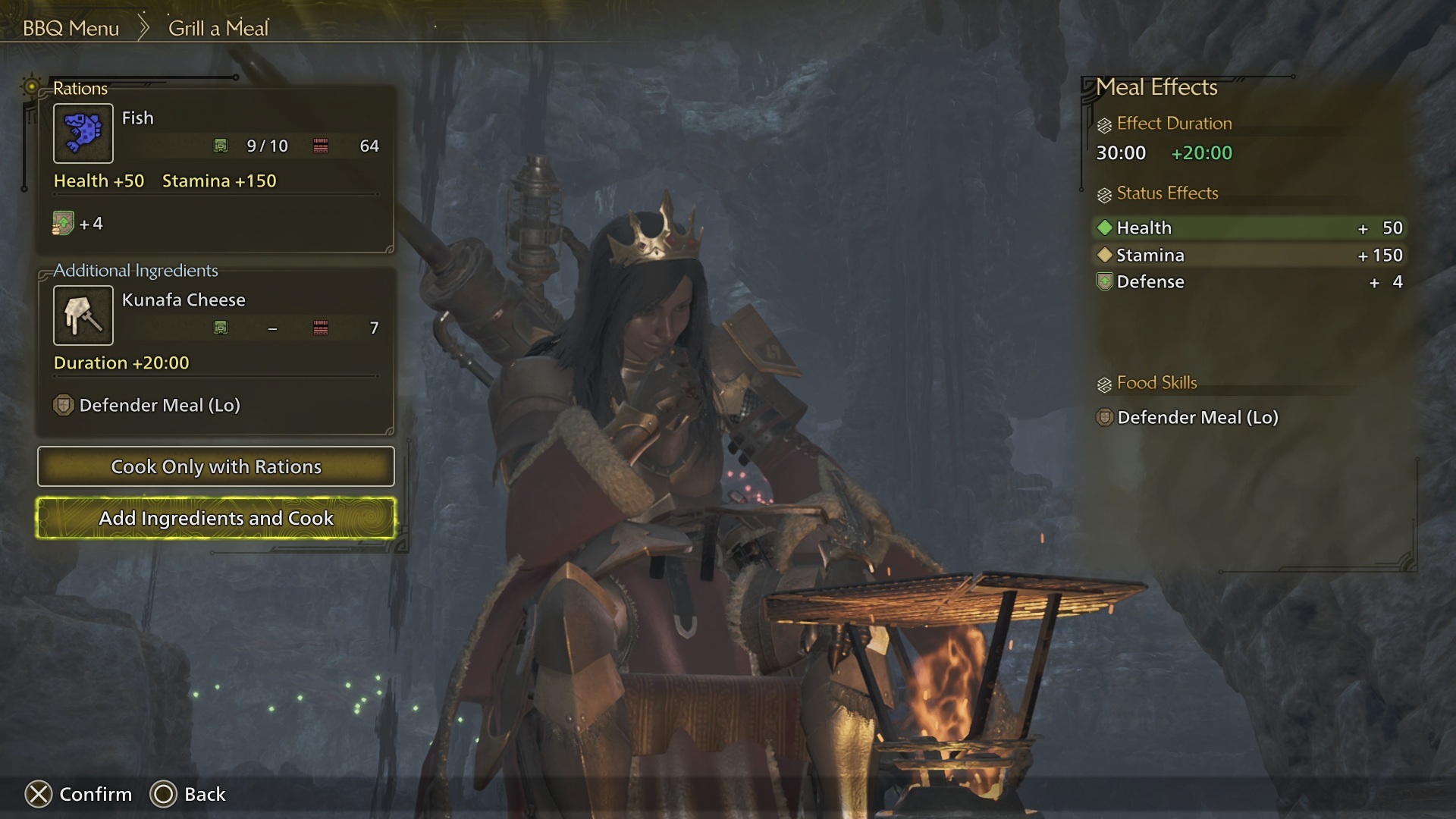The height and width of the screenshot is (819, 1456).
Task: Click the Defender Meal (Lo) shield in Additional Ingredients
Action: 64,405
